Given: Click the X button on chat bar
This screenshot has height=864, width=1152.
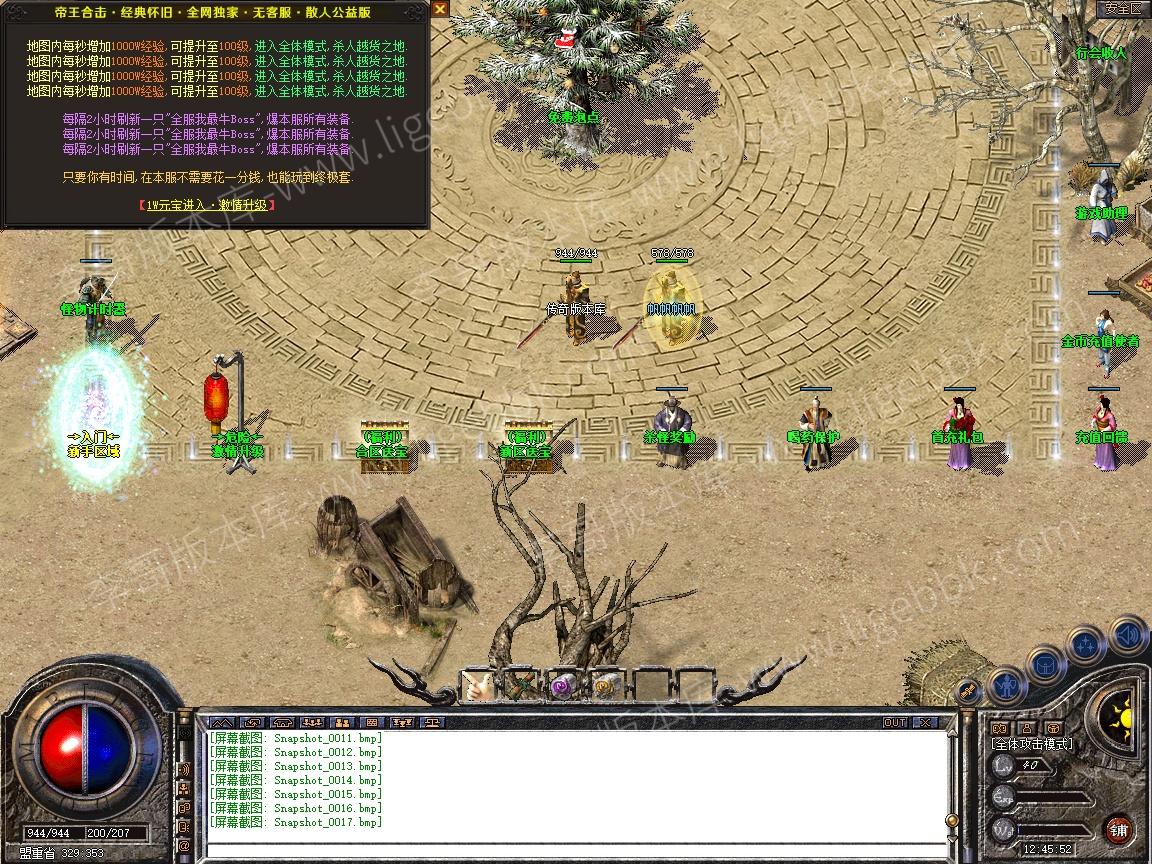Looking at the screenshot, I should (x=925, y=722).
